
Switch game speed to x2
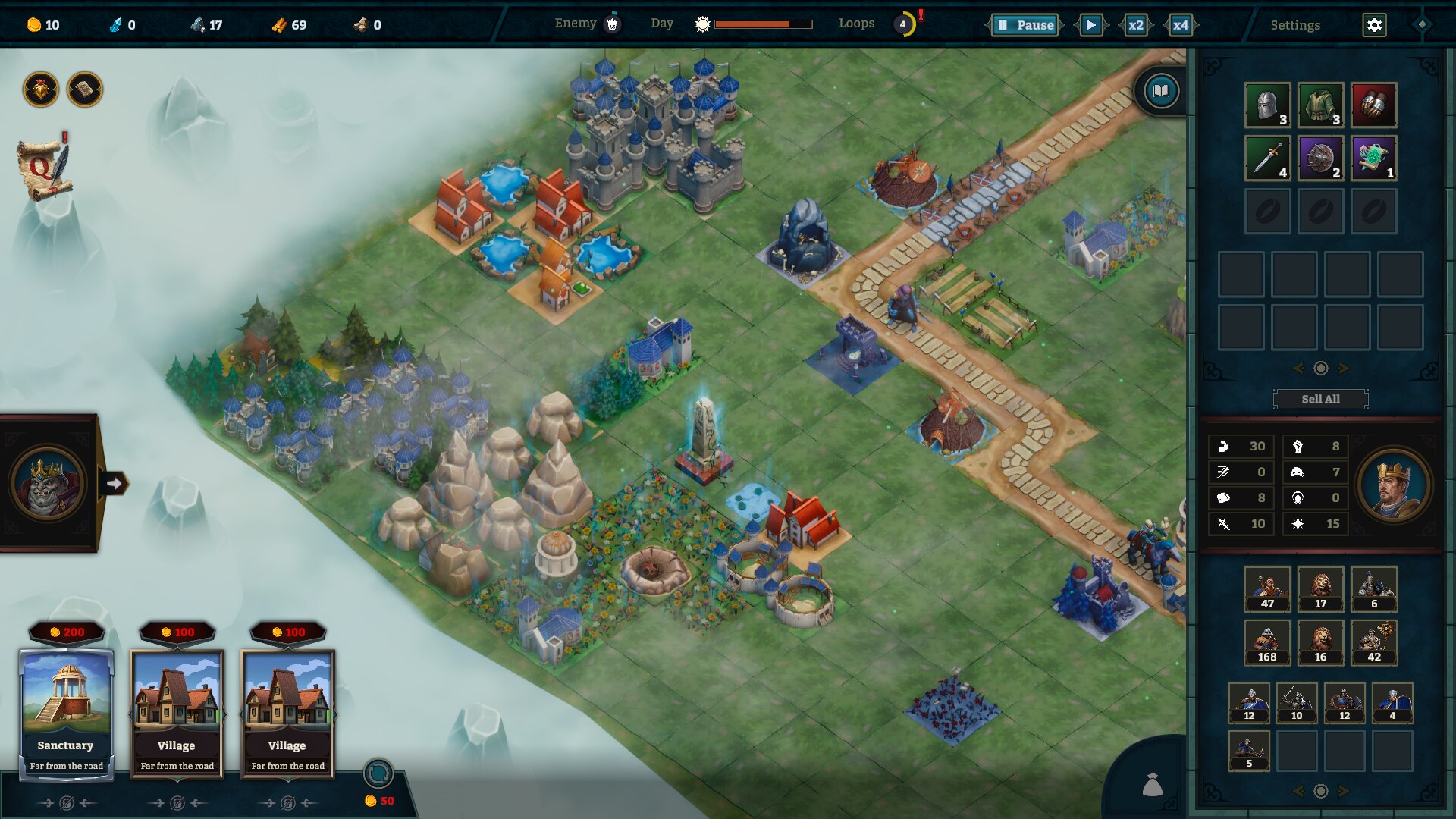click(1135, 25)
